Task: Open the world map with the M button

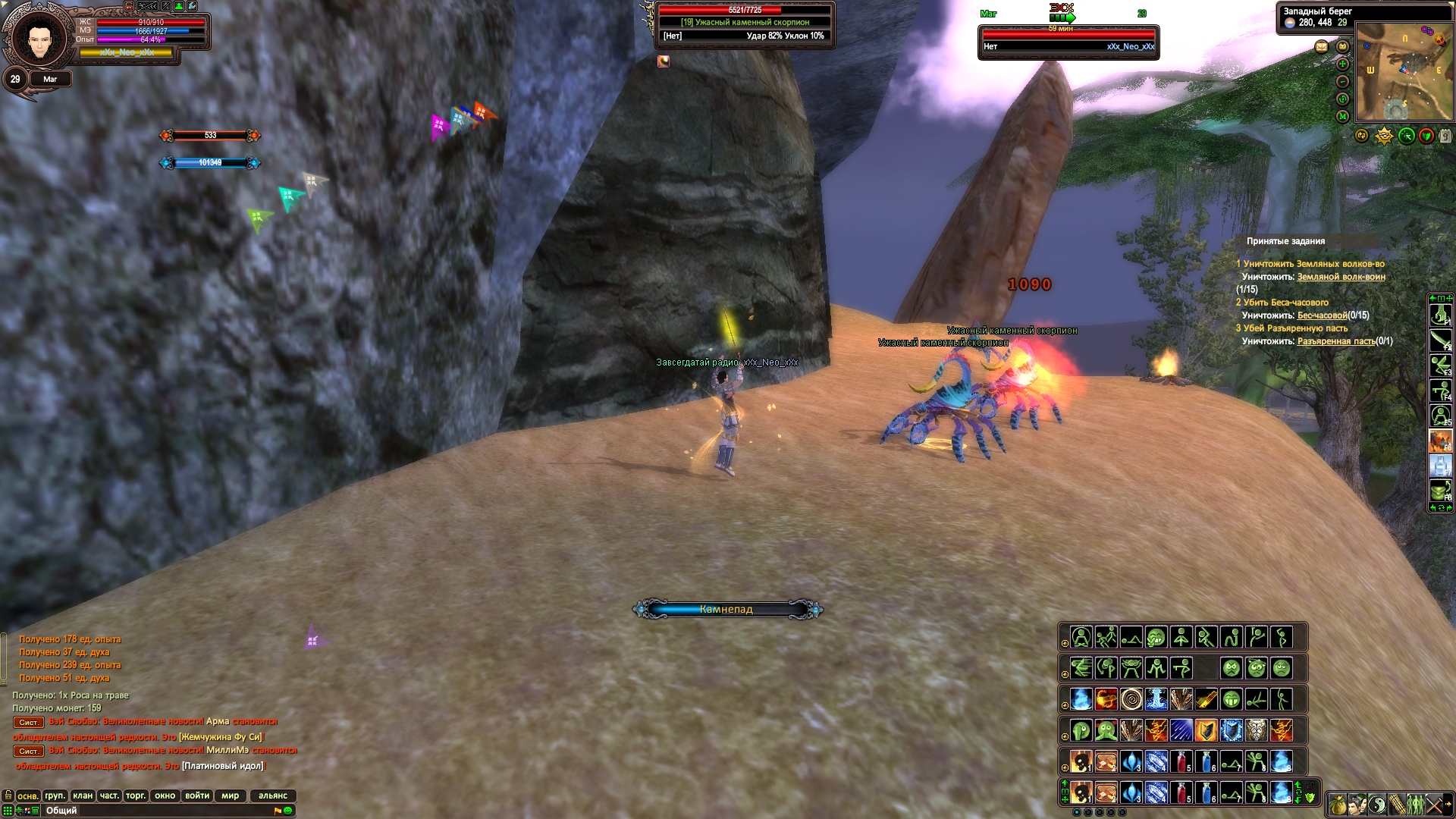Action: [x=1342, y=116]
